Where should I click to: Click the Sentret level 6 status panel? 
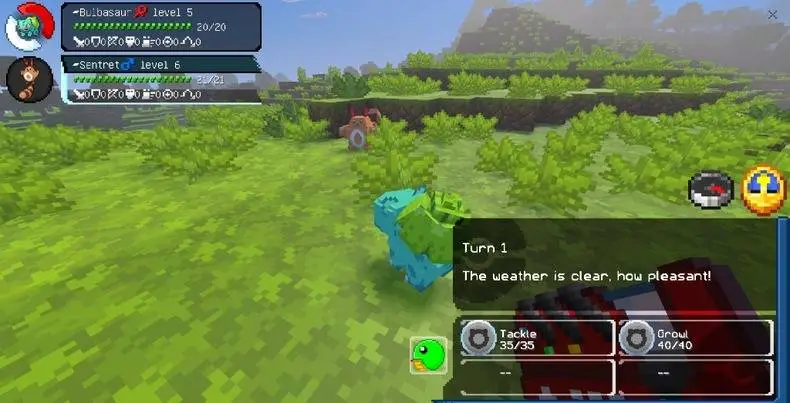(162, 79)
